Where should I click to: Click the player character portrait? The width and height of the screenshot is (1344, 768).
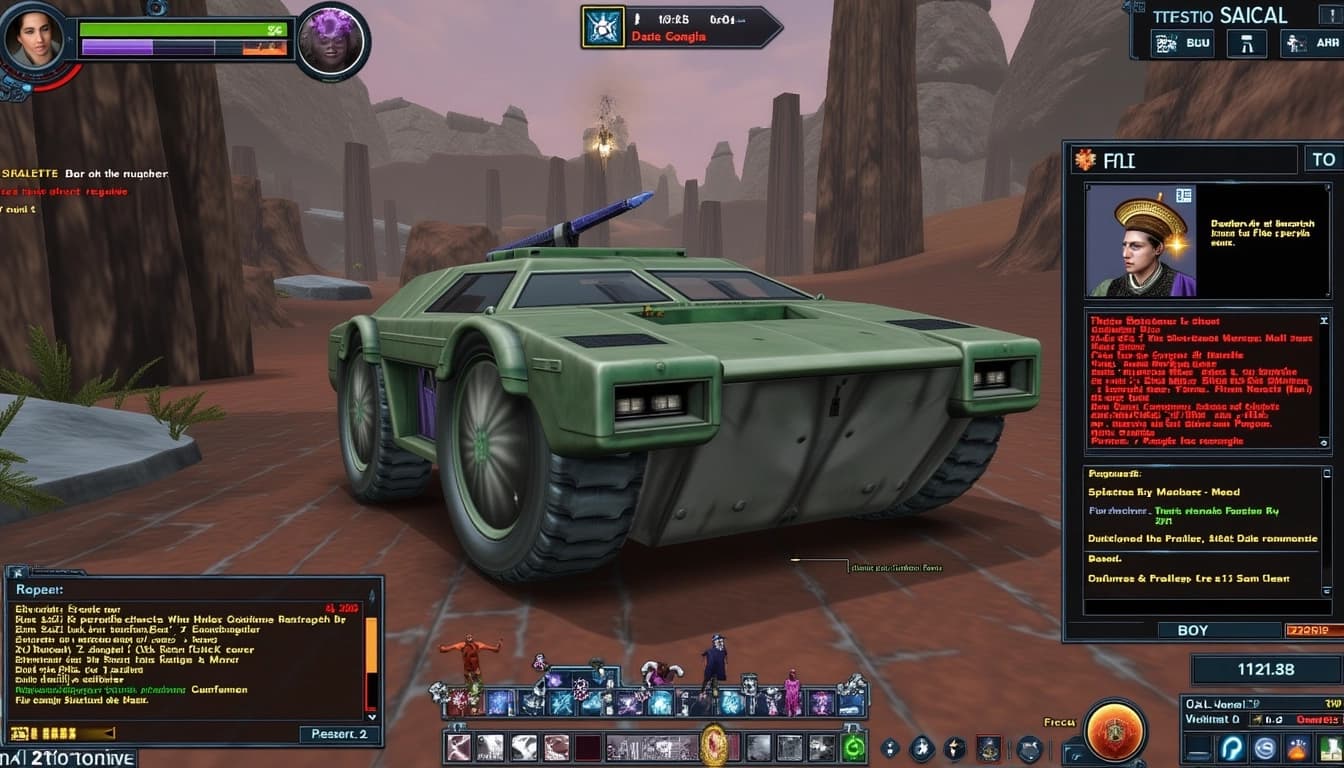pos(34,40)
